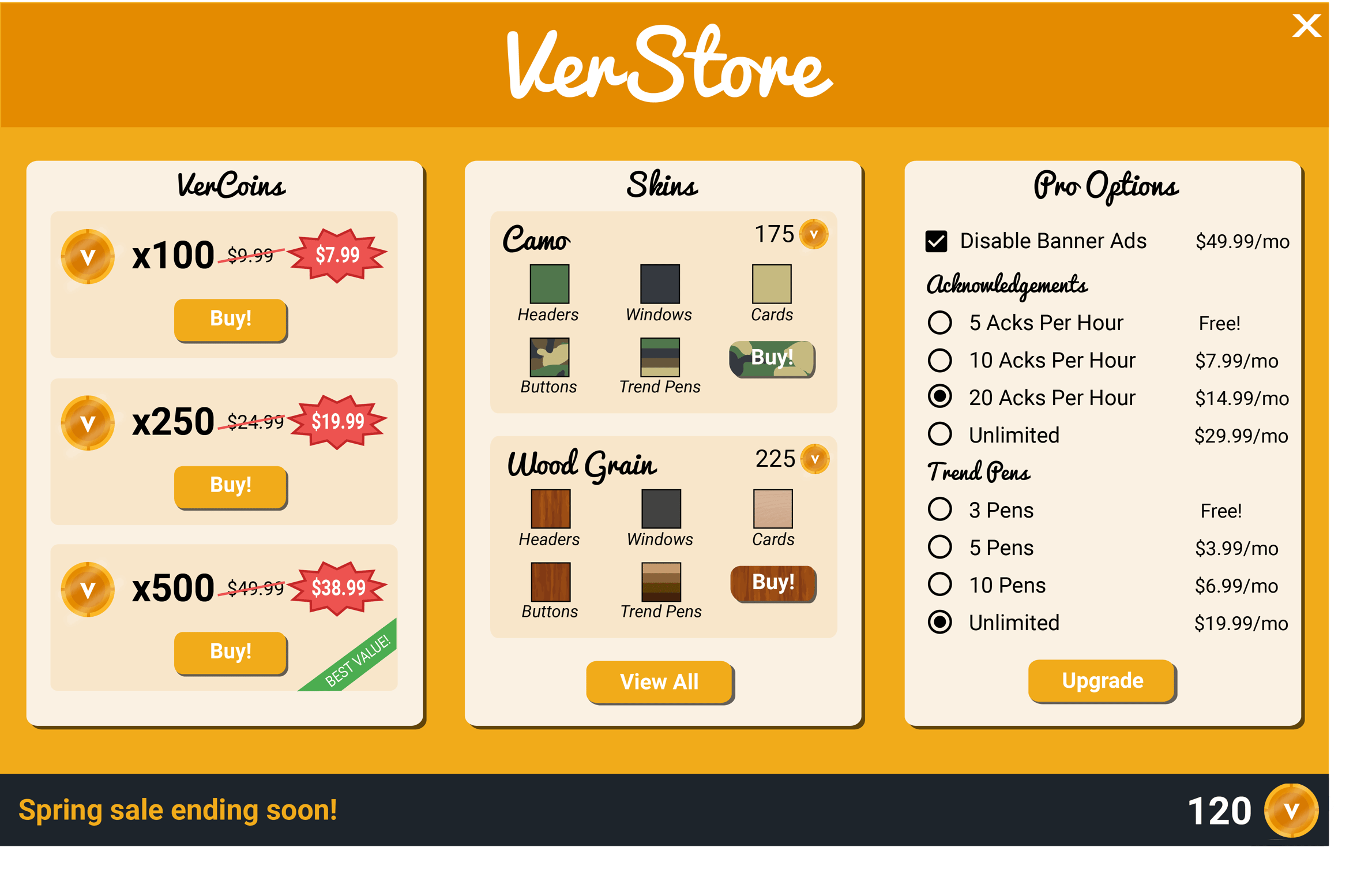This screenshot has width=1372, height=888.
Task: Buy the x500 VerCoins best value pack
Action: coord(230,652)
